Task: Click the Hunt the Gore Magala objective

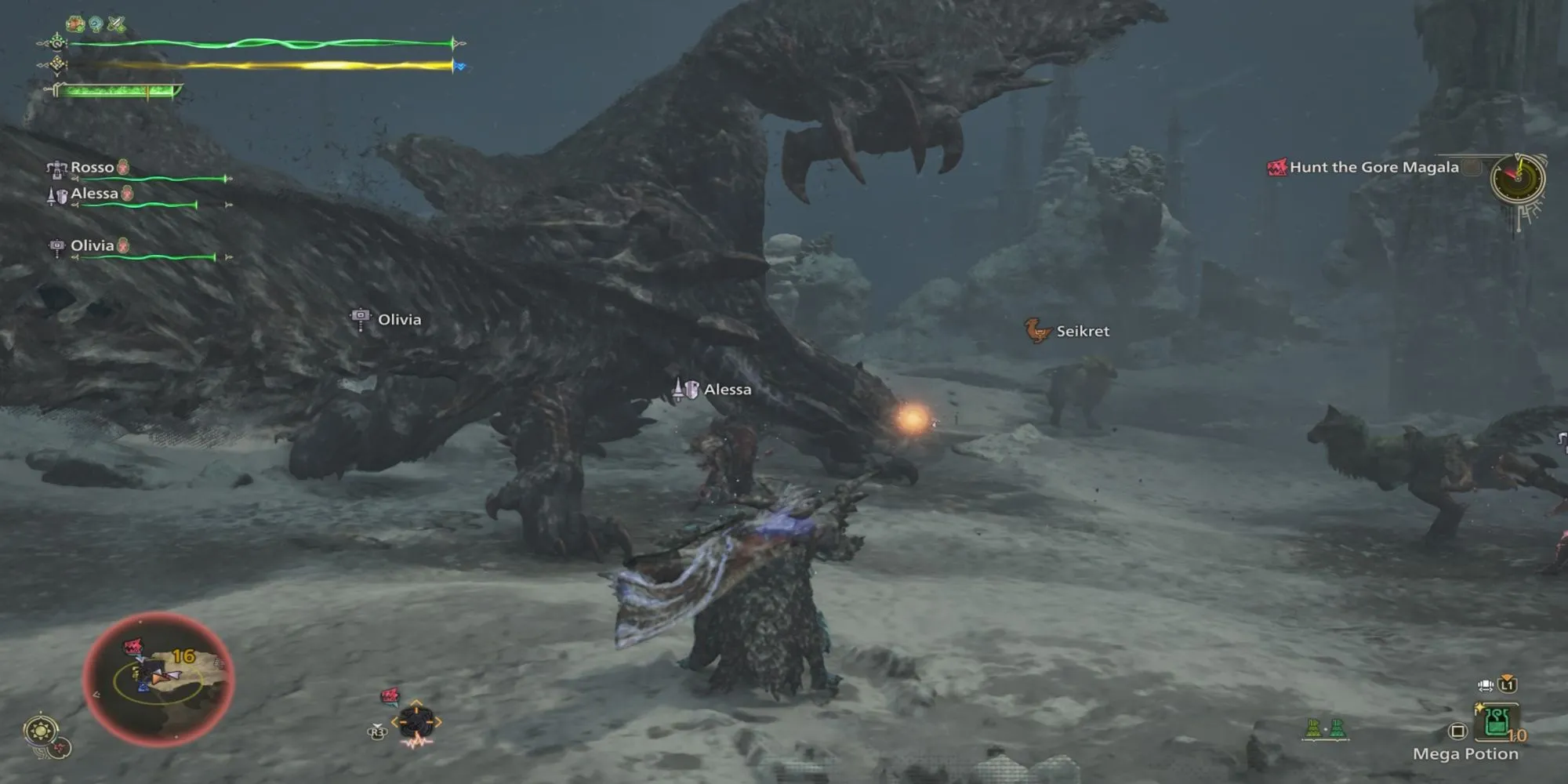Action: [x=1373, y=167]
